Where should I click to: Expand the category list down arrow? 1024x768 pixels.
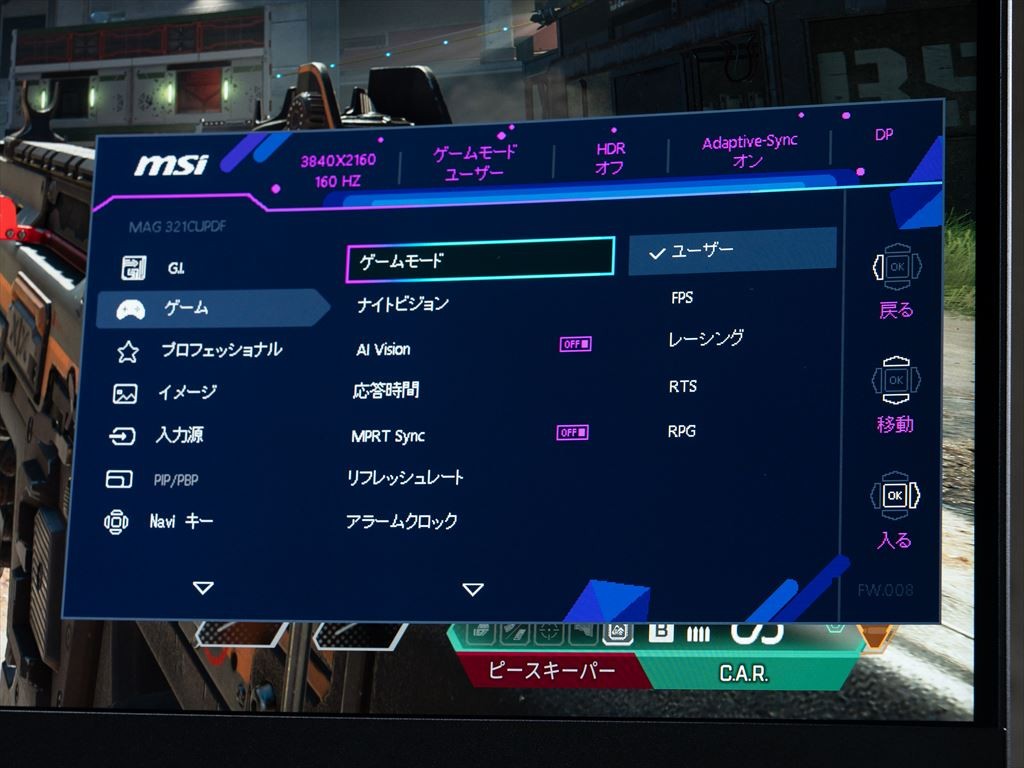point(203,588)
